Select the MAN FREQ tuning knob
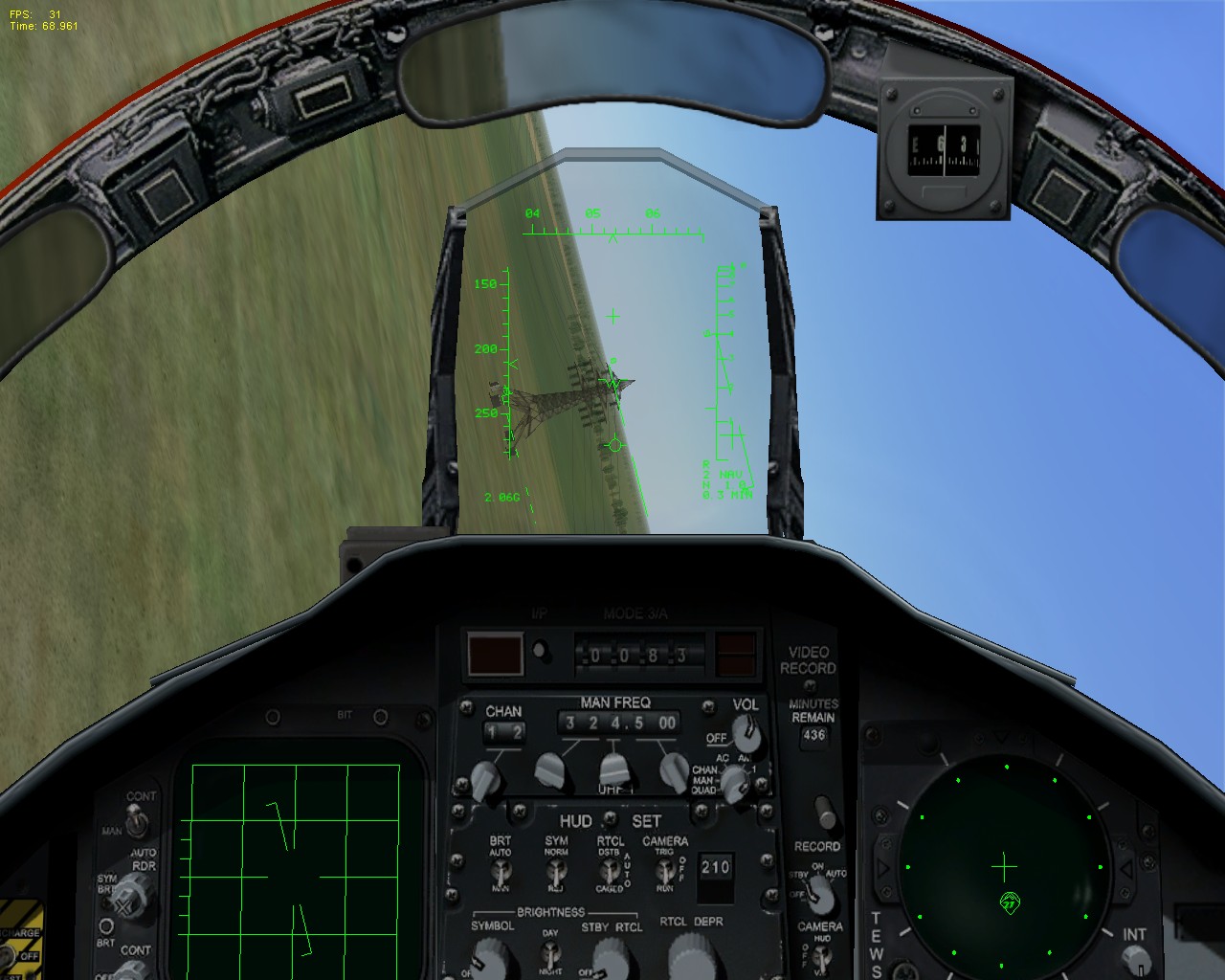1225x980 pixels. tap(613, 769)
